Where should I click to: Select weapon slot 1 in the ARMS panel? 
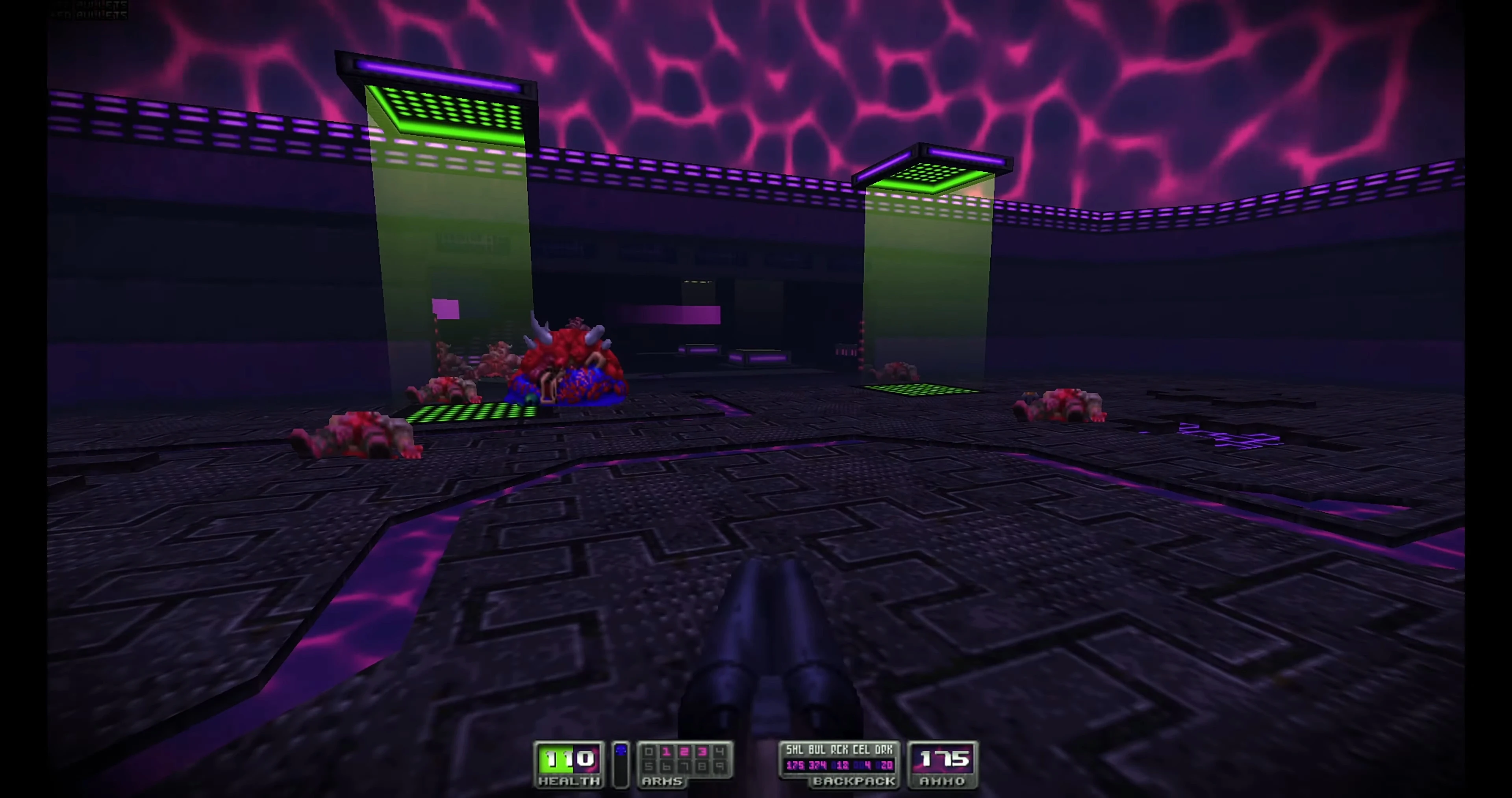pyautogui.click(x=666, y=753)
